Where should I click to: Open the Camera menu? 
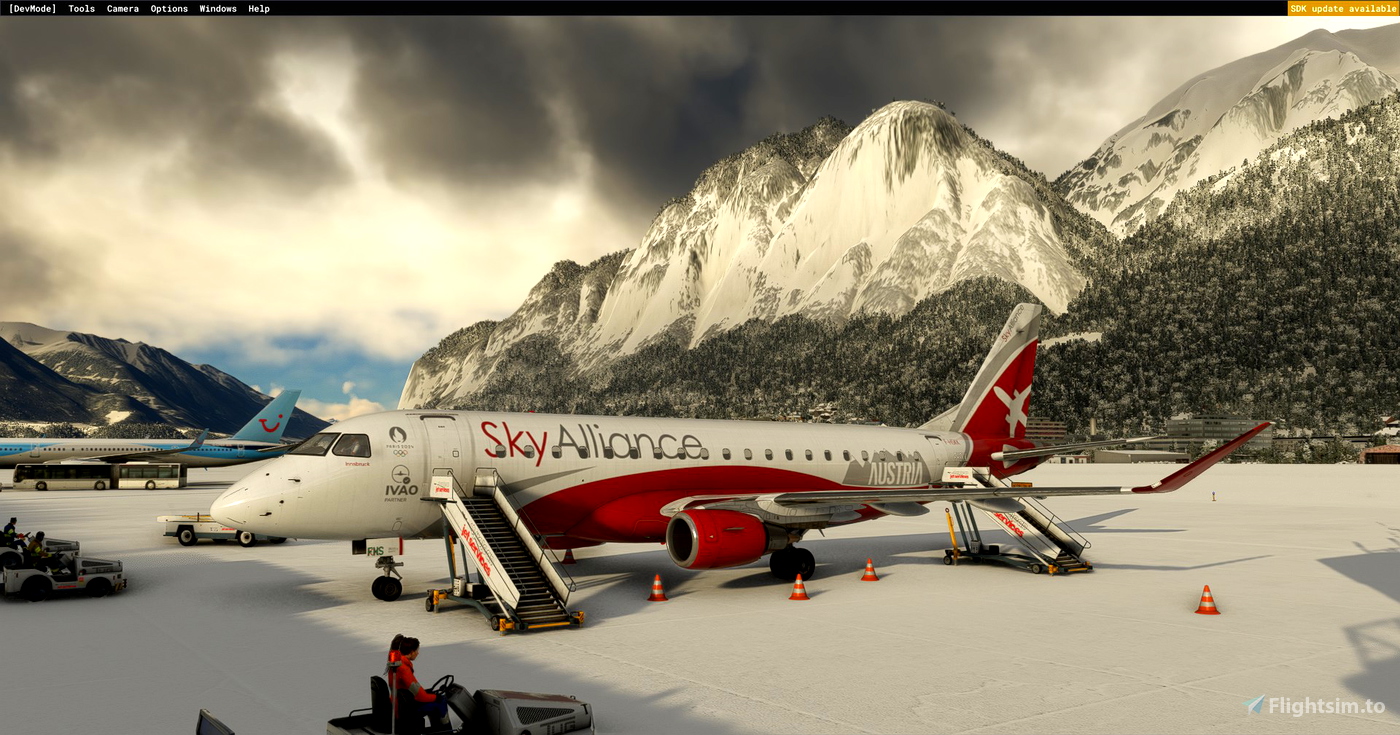point(122,8)
